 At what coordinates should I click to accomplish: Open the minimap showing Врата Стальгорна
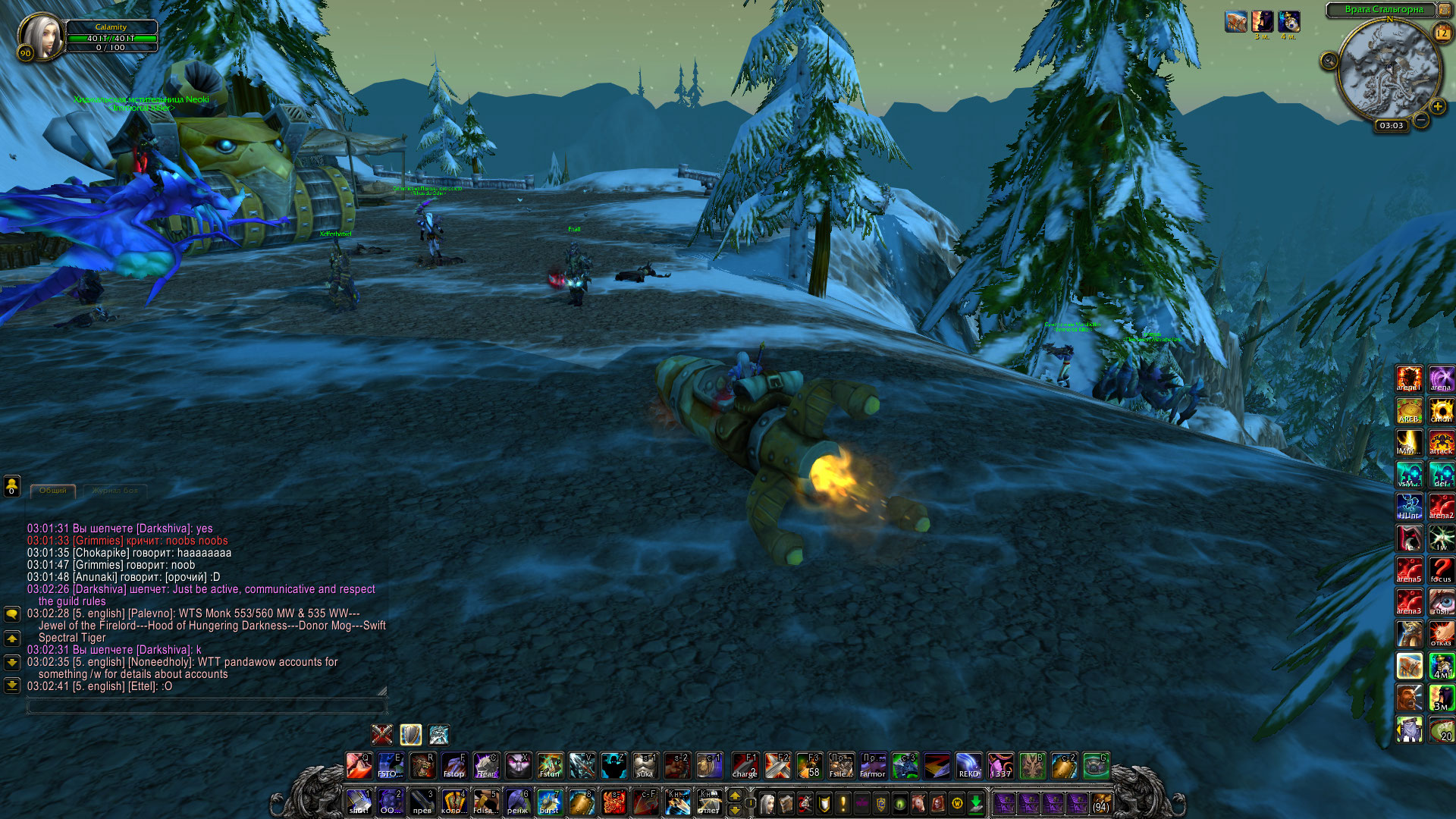1389,71
